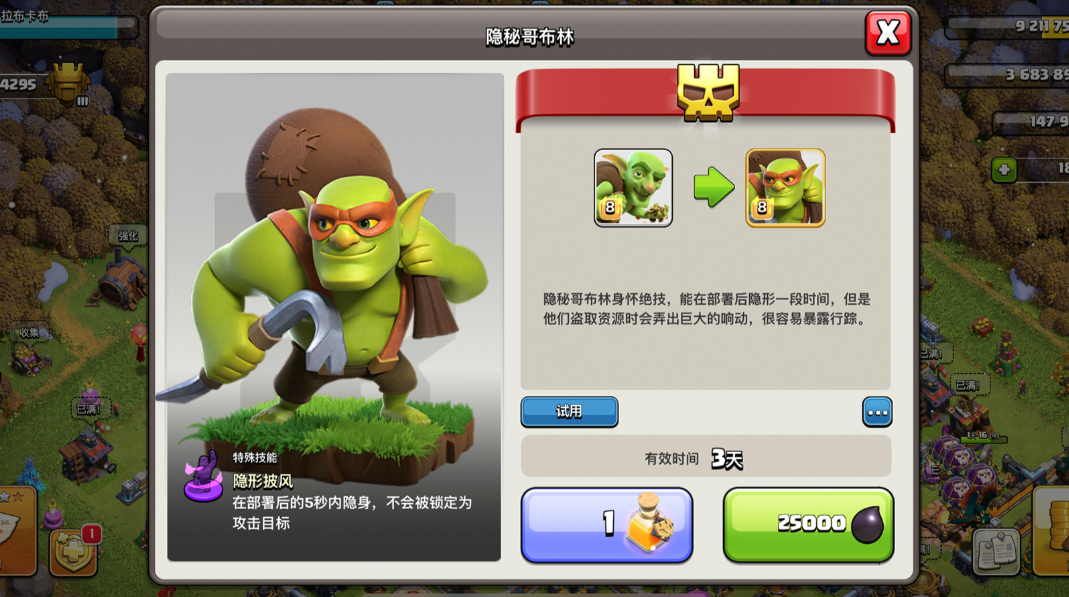This screenshot has width=1069, height=597.
Task: Buy boost for 25000 dark elixir
Action: [808, 524]
